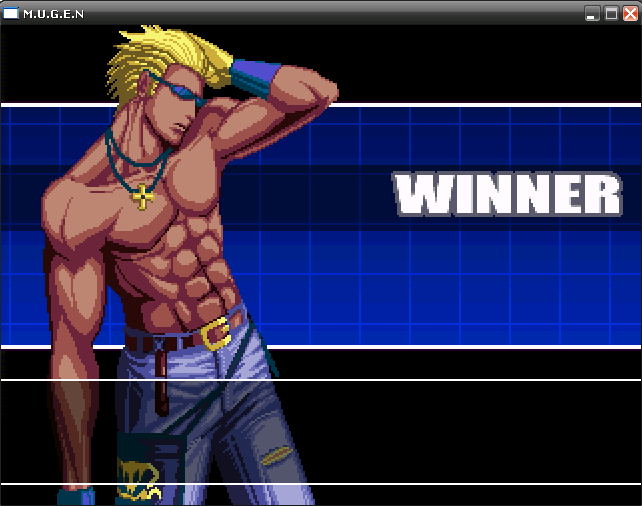This screenshot has height=506, width=642.
Task: Minimize the M.U.G.E.N window
Action: point(592,13)
